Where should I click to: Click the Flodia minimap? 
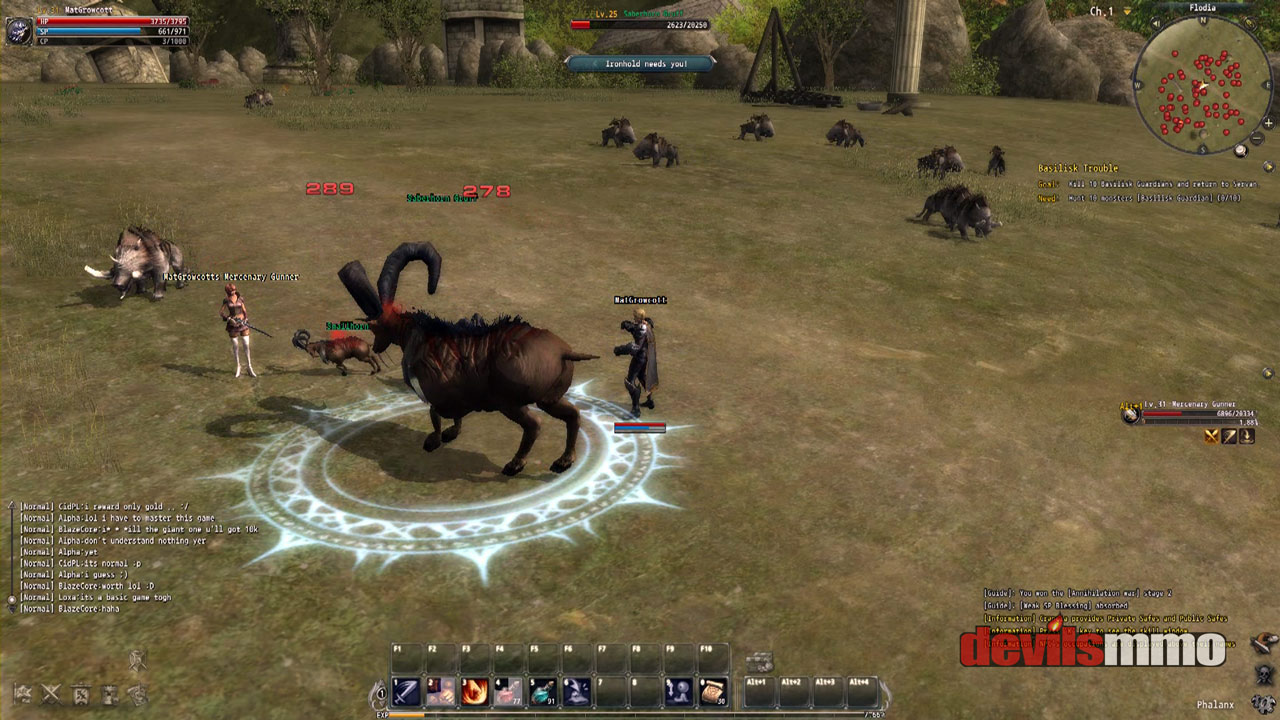click(x=1201, y=88)
